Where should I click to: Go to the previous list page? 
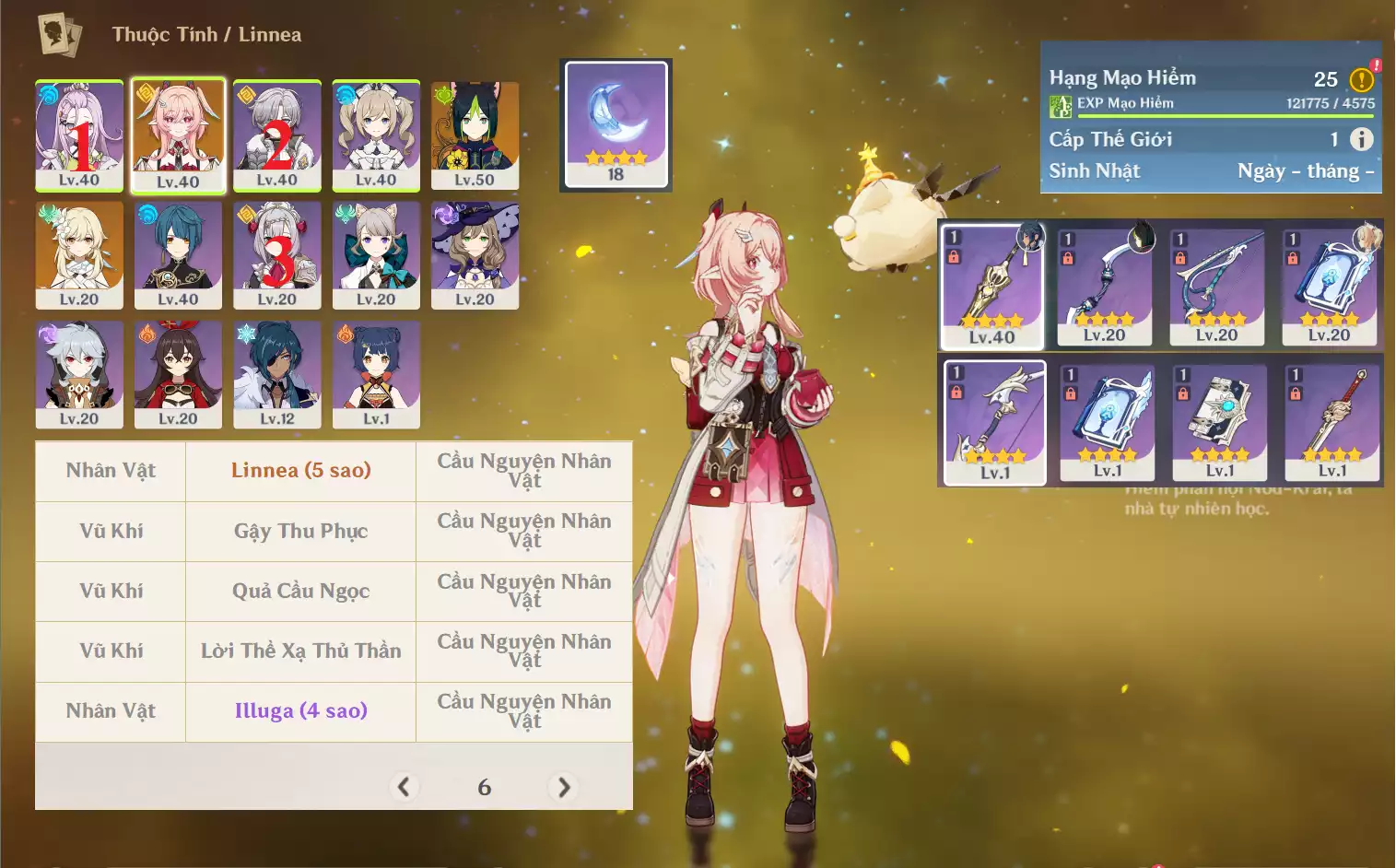[403, 787]
